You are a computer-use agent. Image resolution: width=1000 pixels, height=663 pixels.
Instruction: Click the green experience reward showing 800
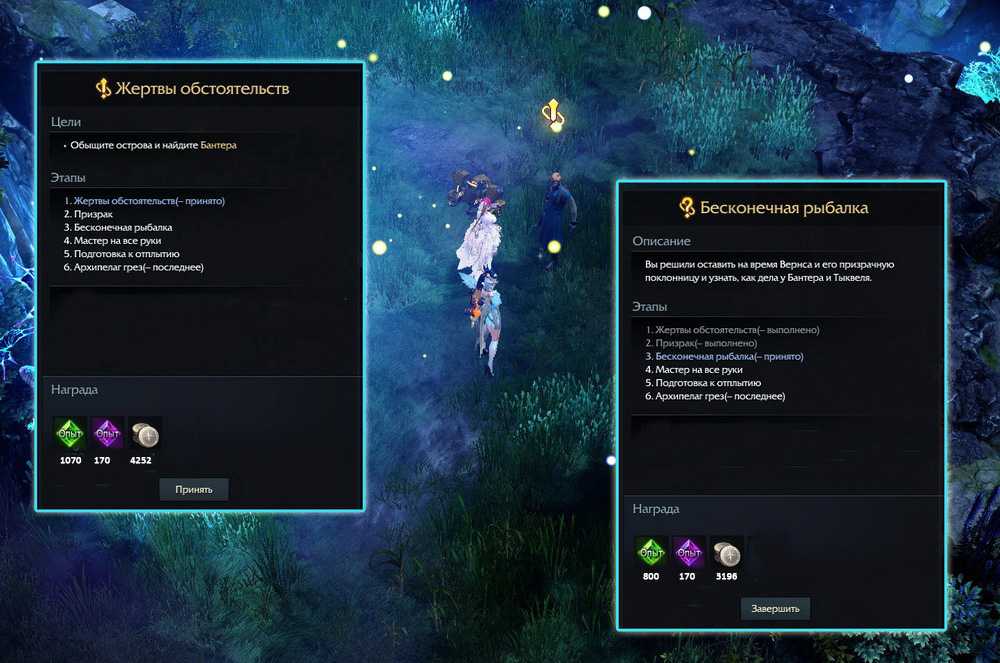click(x=651, y=553)
